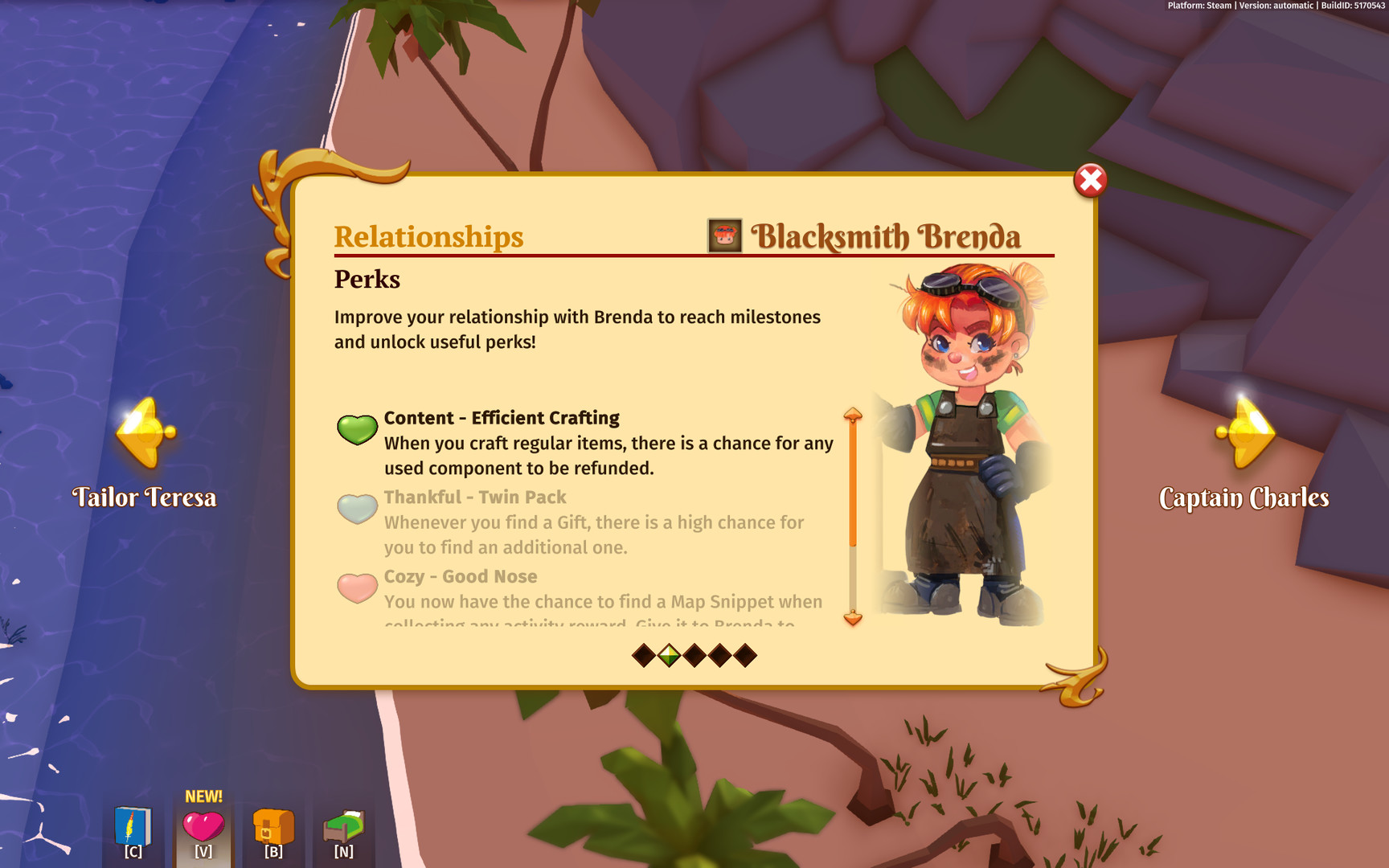Click the bed icon [N] to sleep

[343, 828]
